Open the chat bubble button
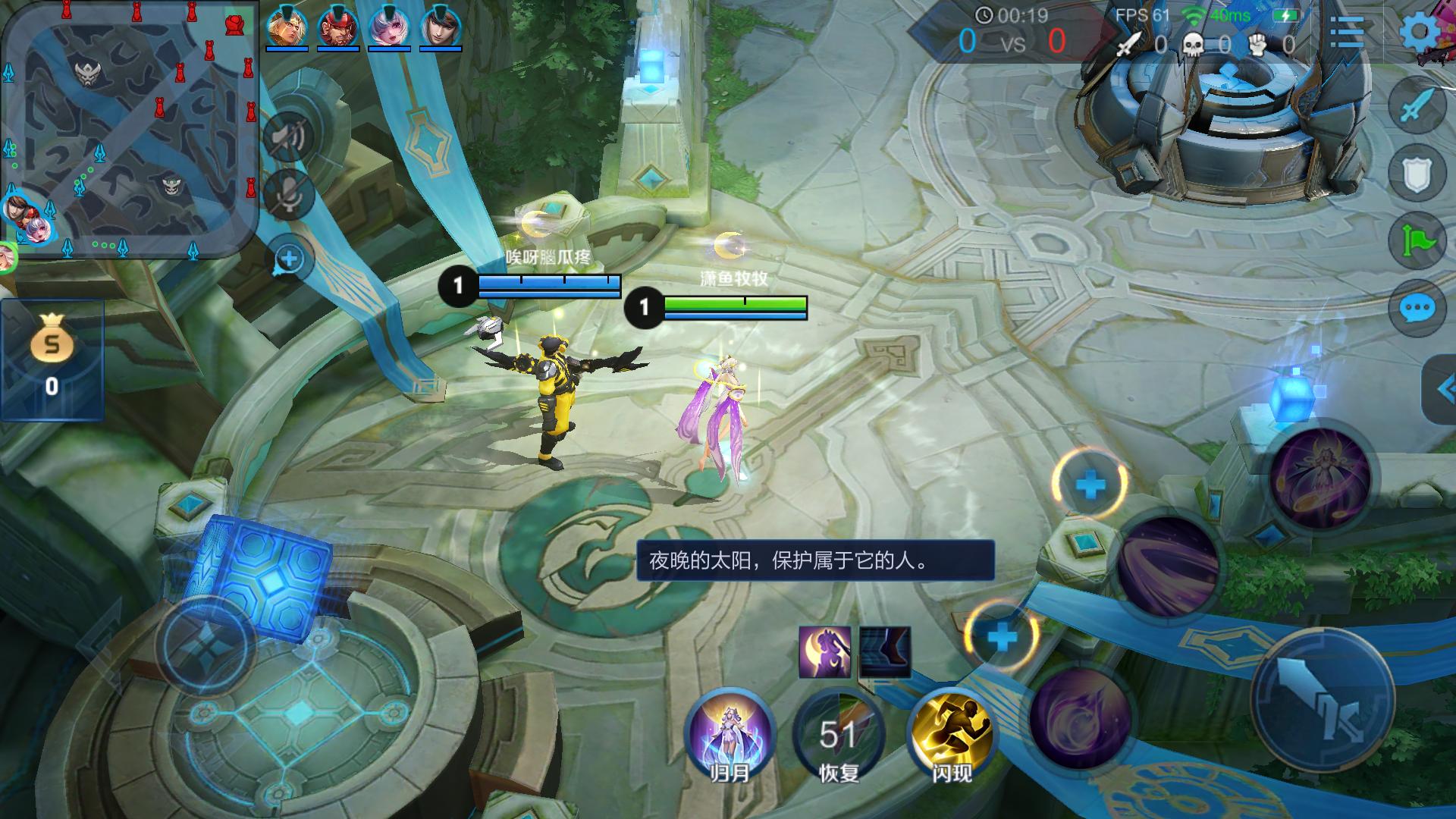The image size is (1456, 819). click(1417, 308)
